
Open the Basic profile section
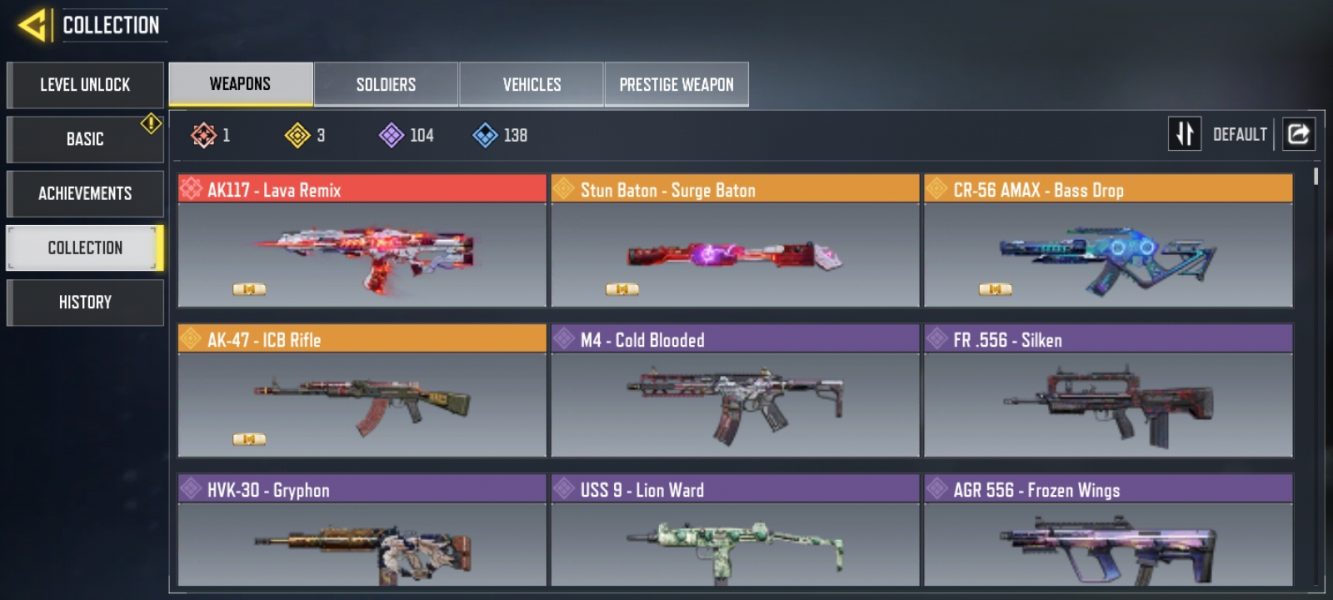point(85,139)
